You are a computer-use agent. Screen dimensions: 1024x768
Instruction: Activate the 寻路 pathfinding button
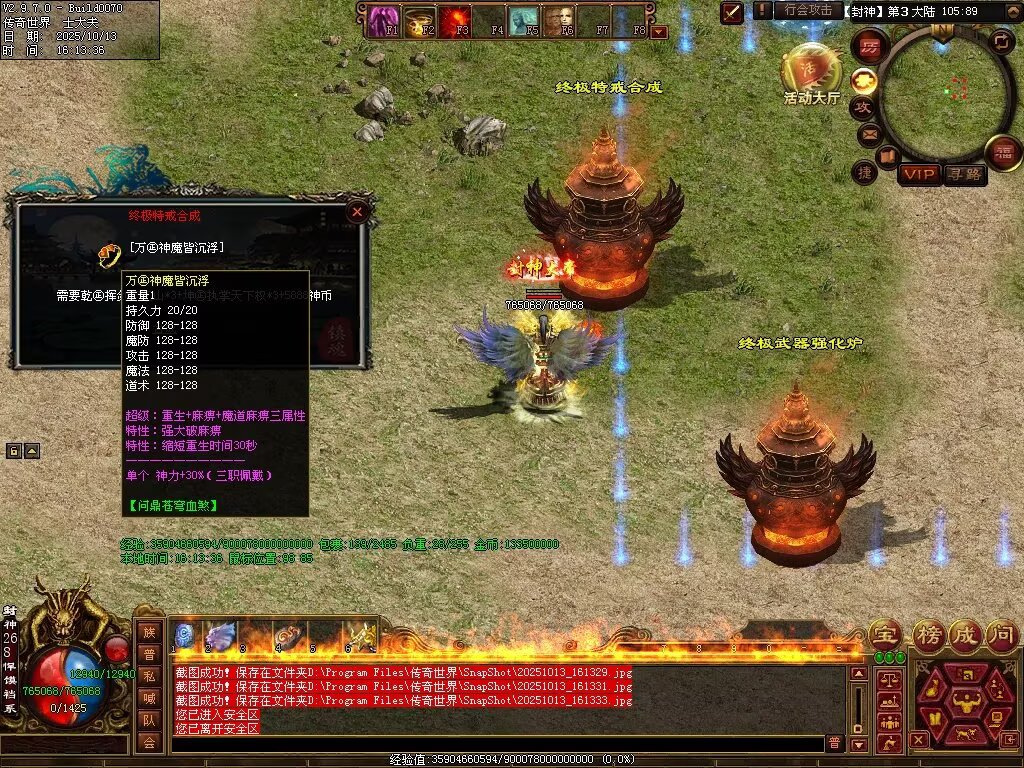[965, 175]
